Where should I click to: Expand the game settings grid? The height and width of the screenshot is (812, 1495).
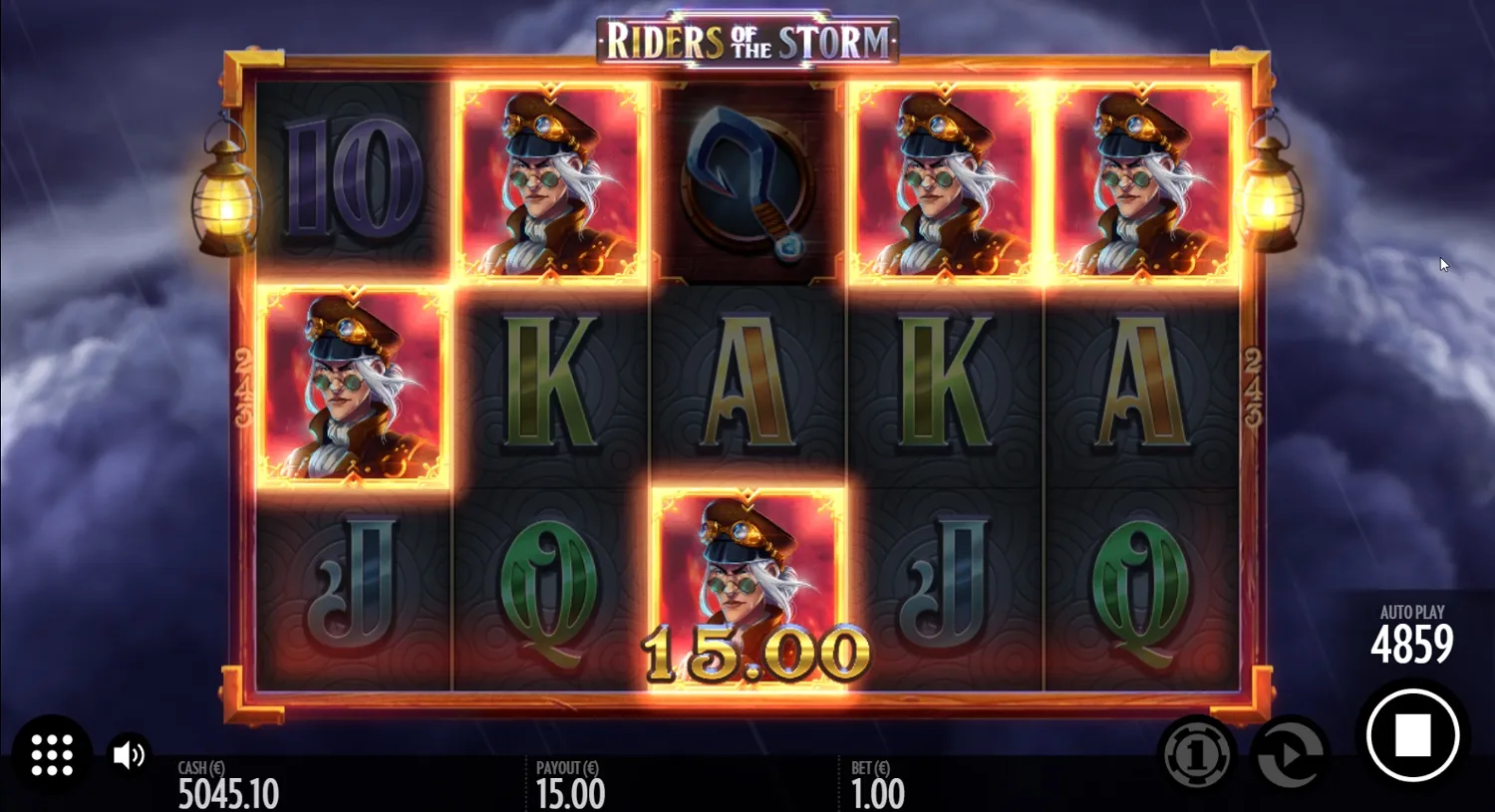(x=53, y=754)
